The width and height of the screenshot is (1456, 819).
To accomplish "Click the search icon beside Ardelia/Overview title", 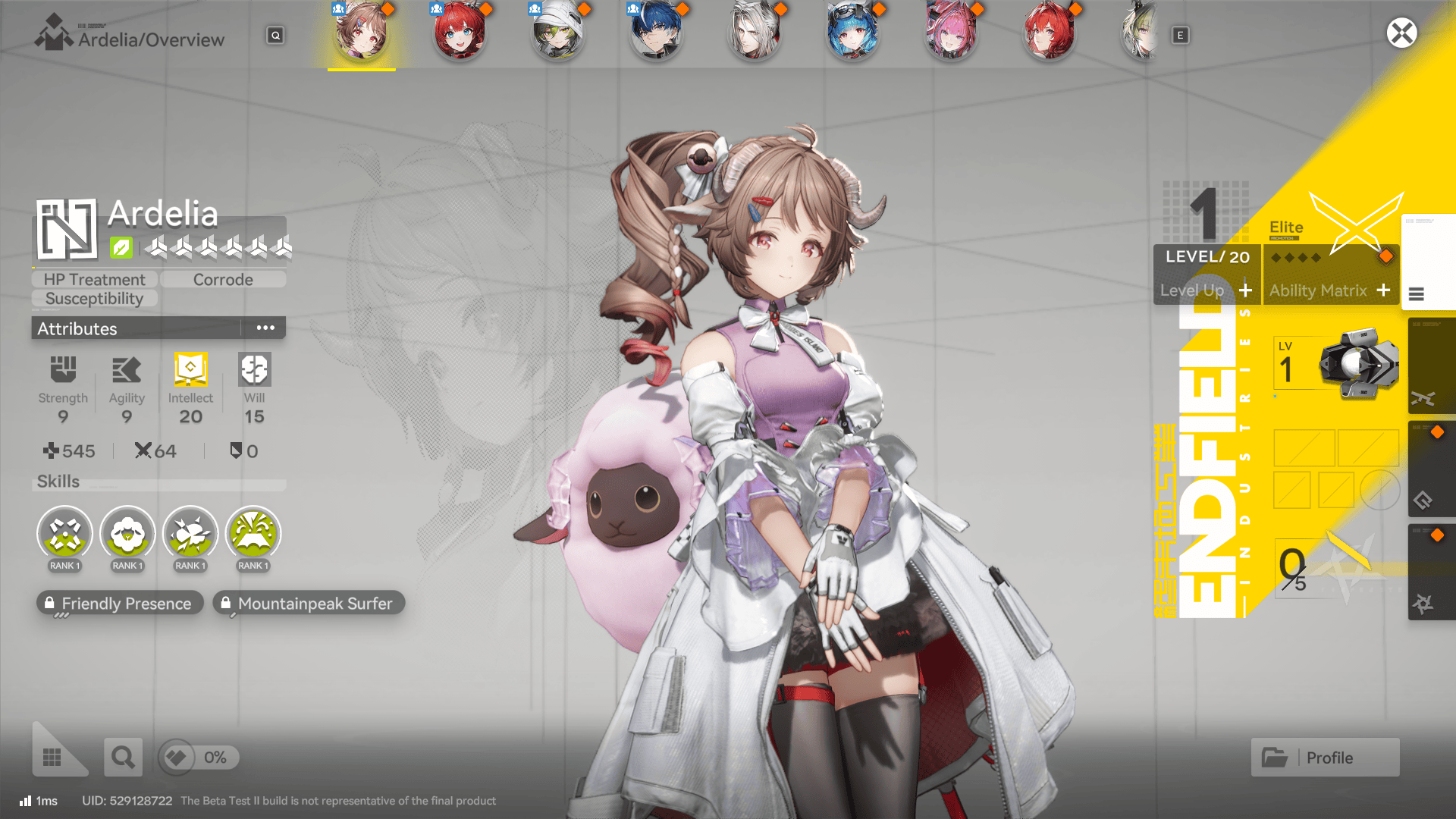I will coord(275,35).
